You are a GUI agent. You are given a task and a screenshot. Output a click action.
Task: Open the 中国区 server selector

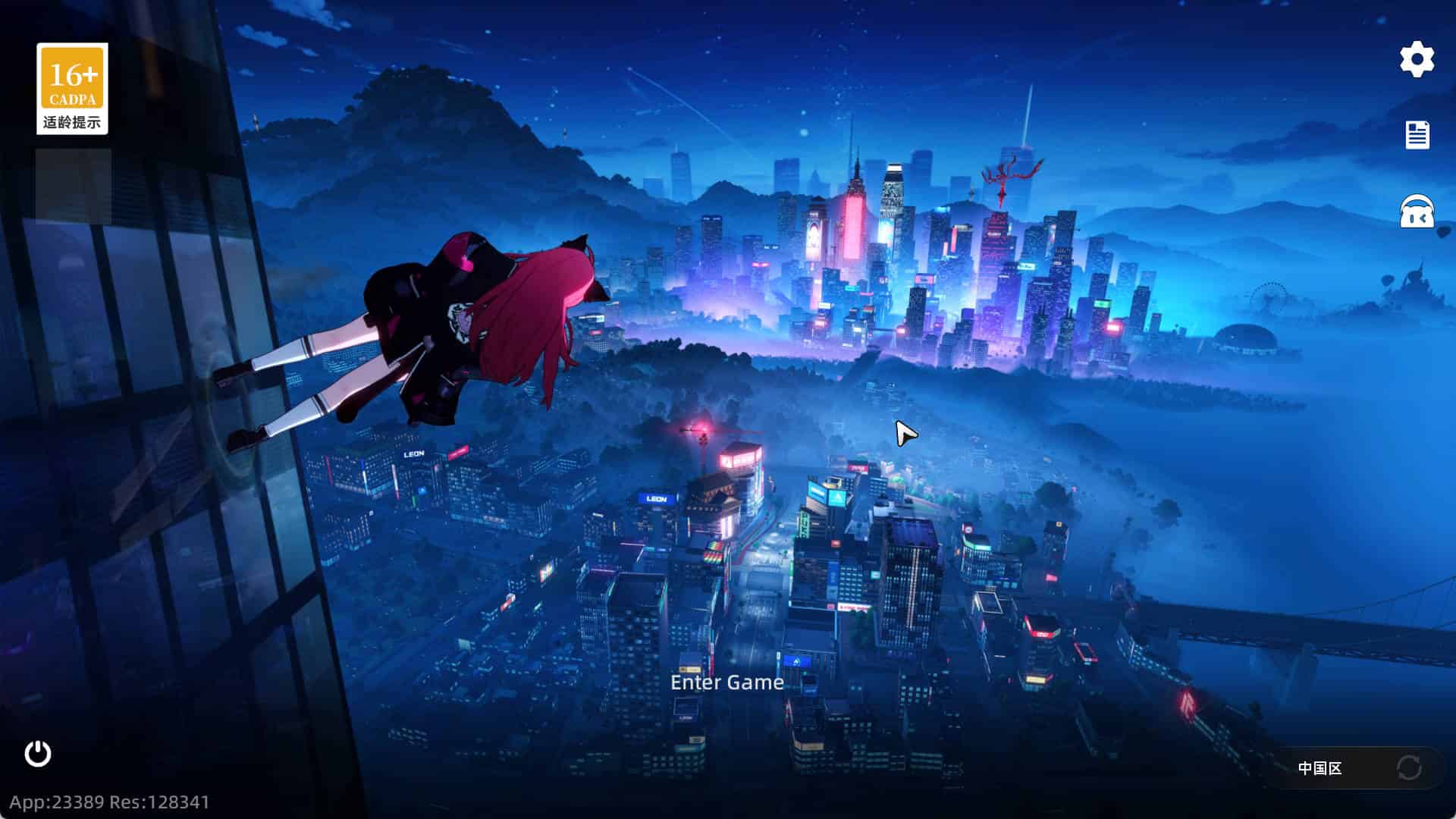coord(1320,768)
